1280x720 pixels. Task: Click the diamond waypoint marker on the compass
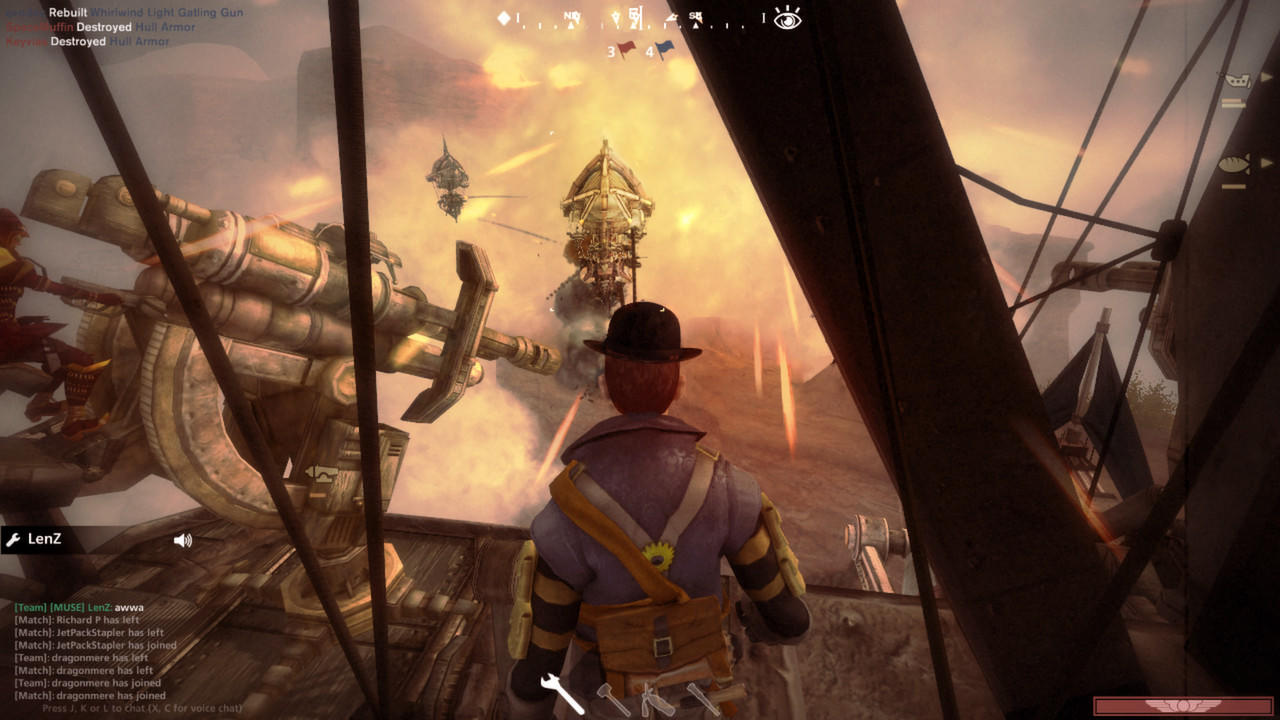(x=504, y=16)
